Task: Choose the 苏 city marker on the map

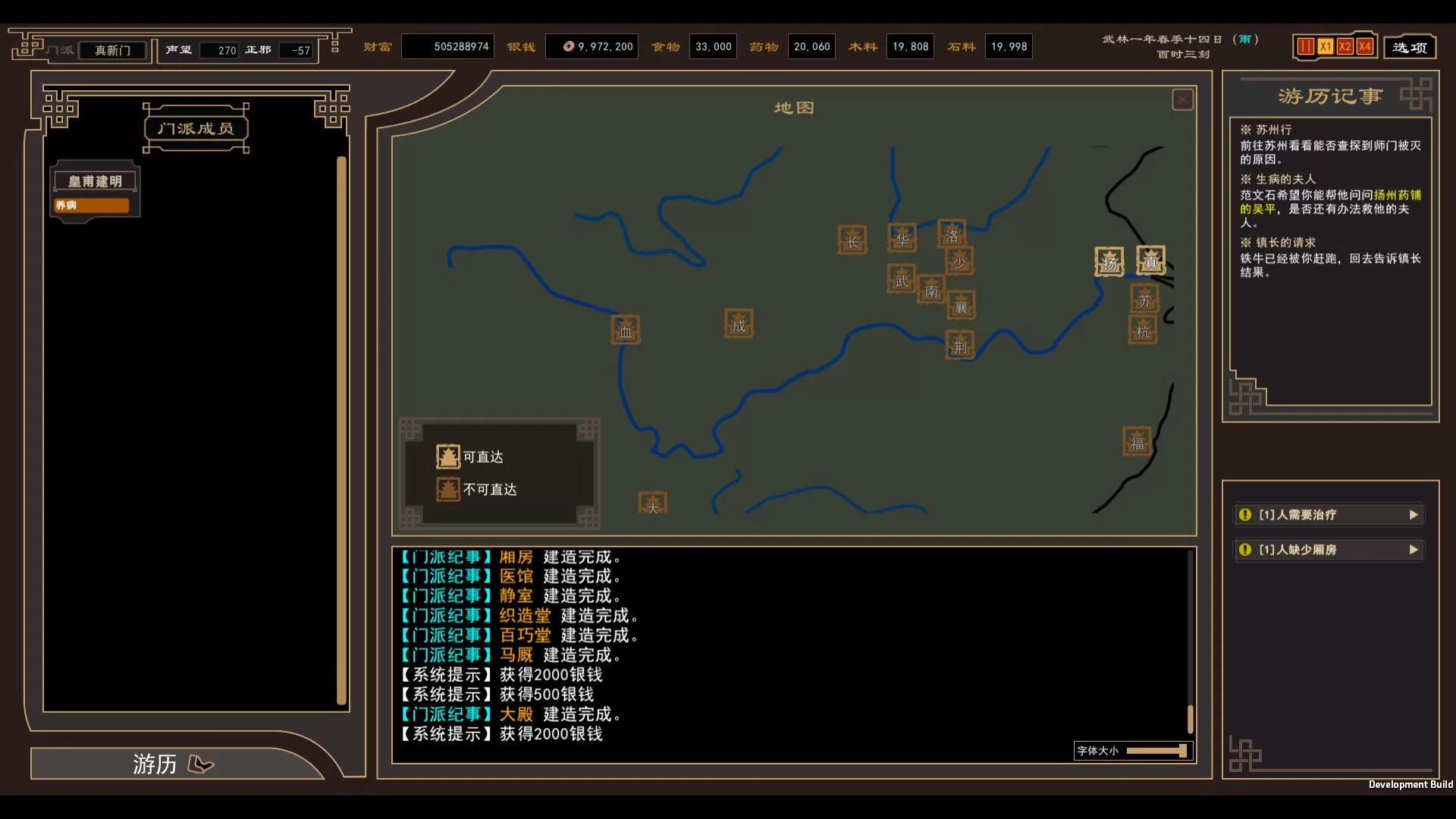Action: click(1144, 299)
